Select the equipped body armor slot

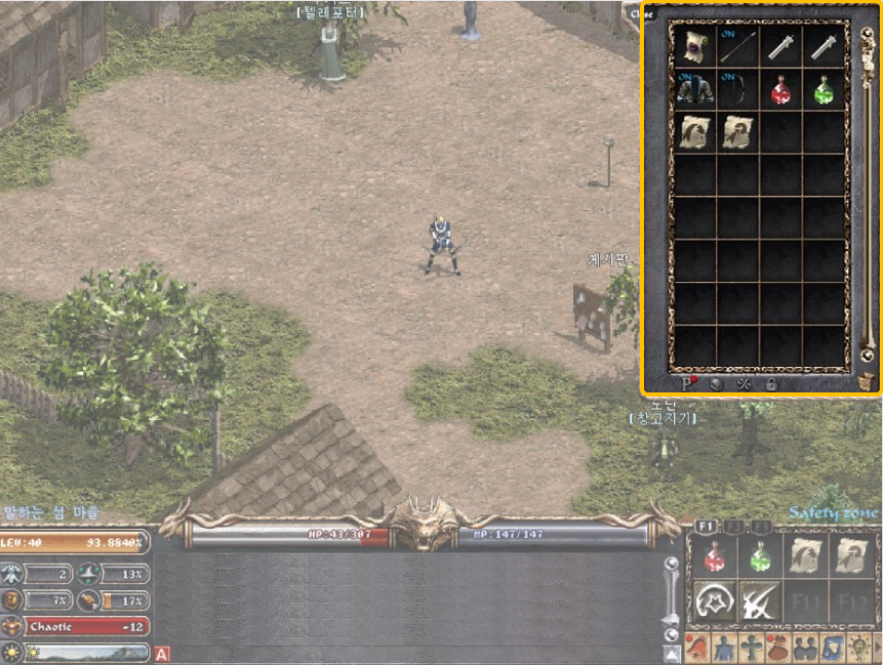click(695, 90)
